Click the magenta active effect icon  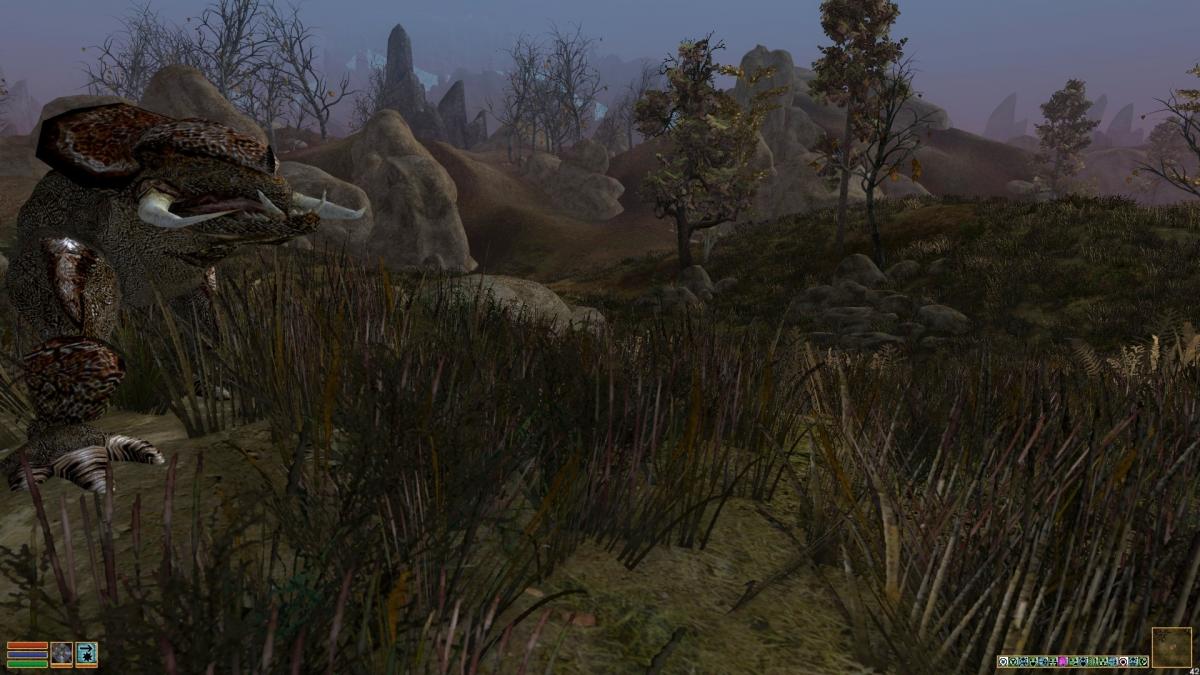click(1063, 661)
